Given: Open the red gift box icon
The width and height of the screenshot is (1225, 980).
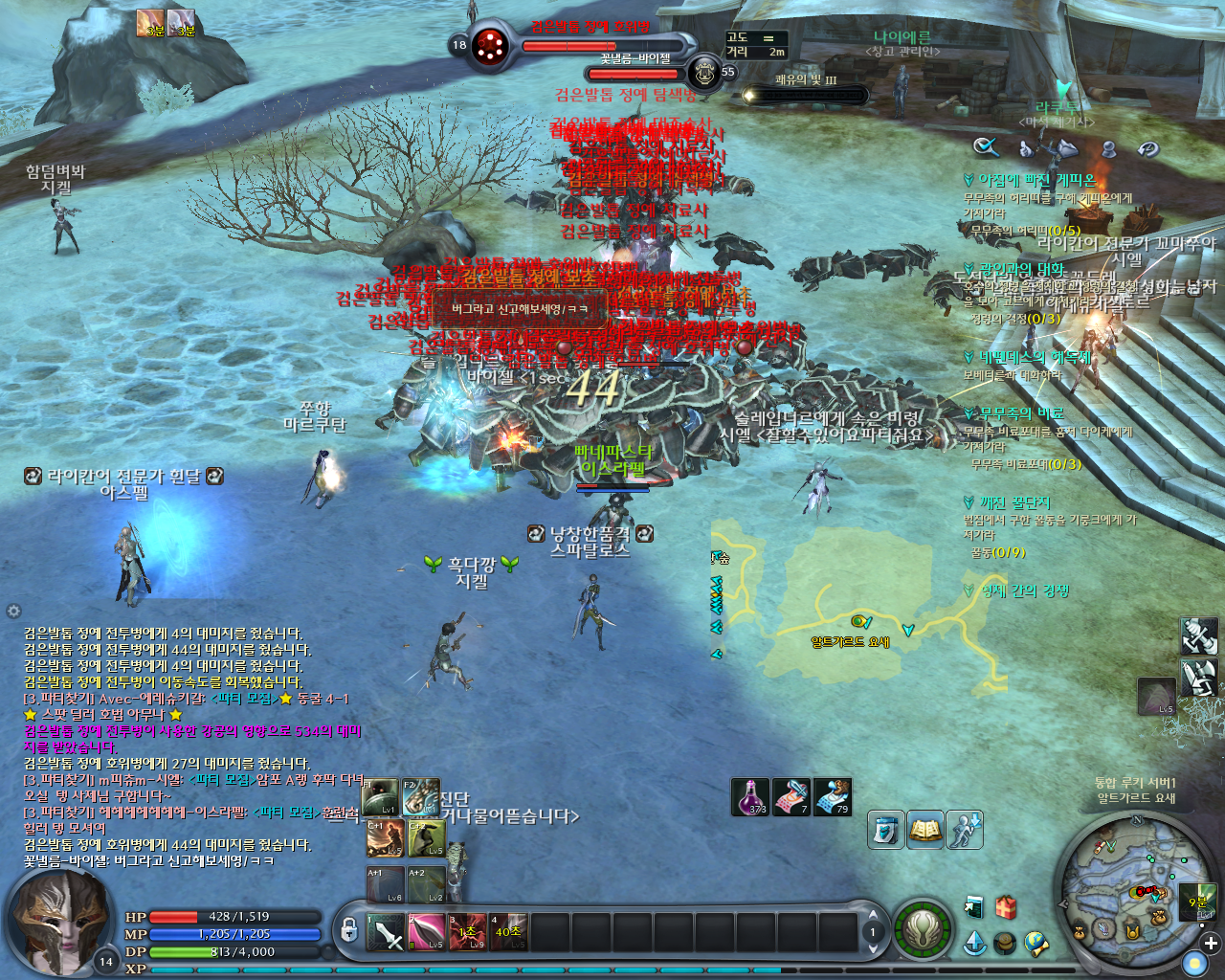Looking at the screenshot, I should pos(1006,906).
